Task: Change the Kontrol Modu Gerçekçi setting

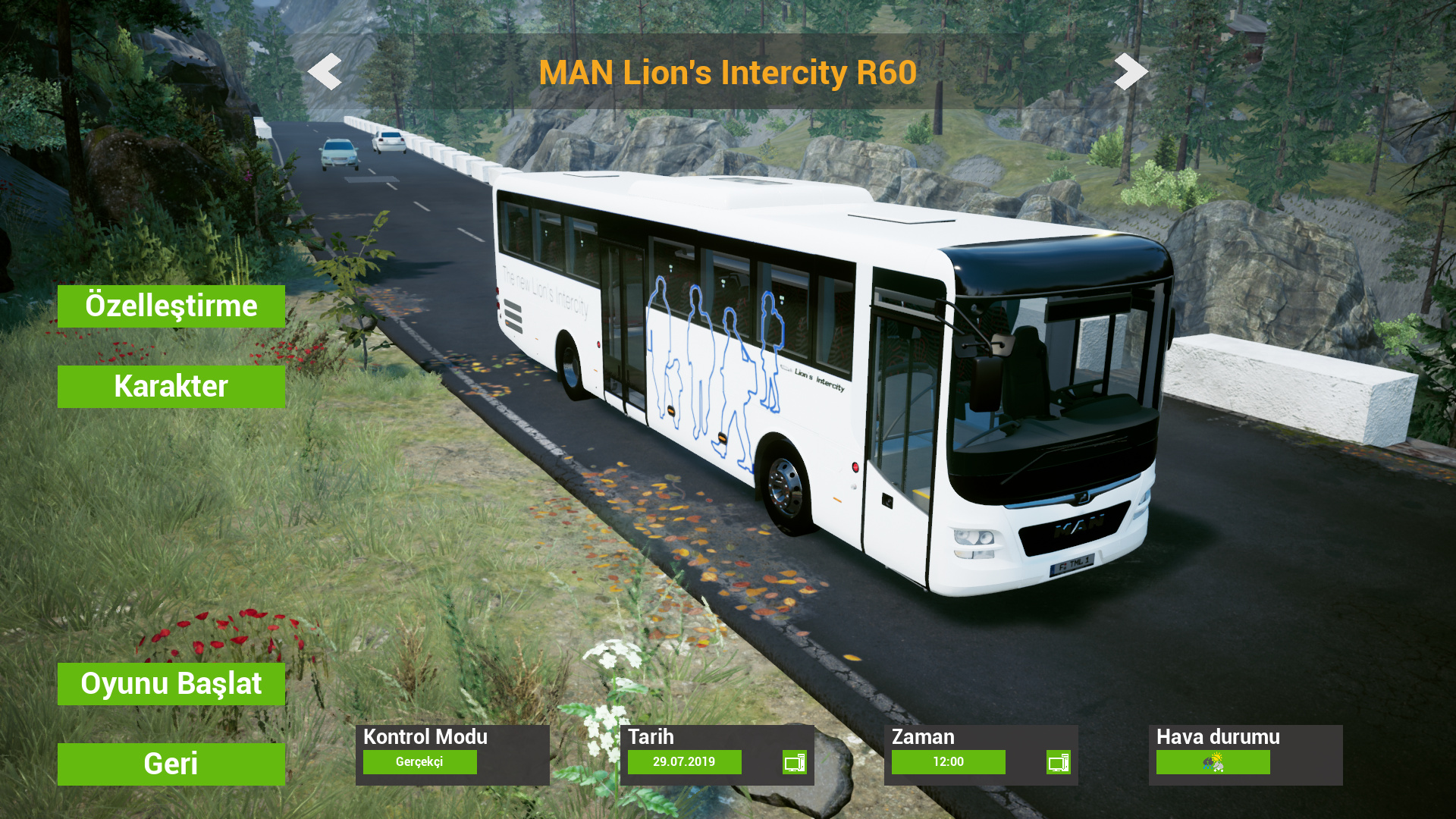Action: coord(419,762)
